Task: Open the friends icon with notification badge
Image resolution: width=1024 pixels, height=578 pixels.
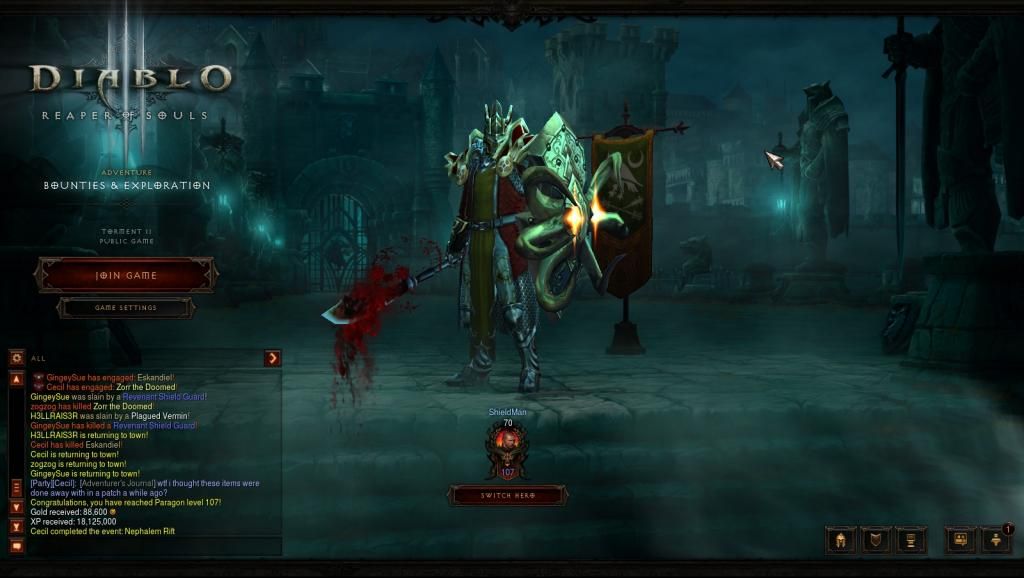Action: [996, 540]
